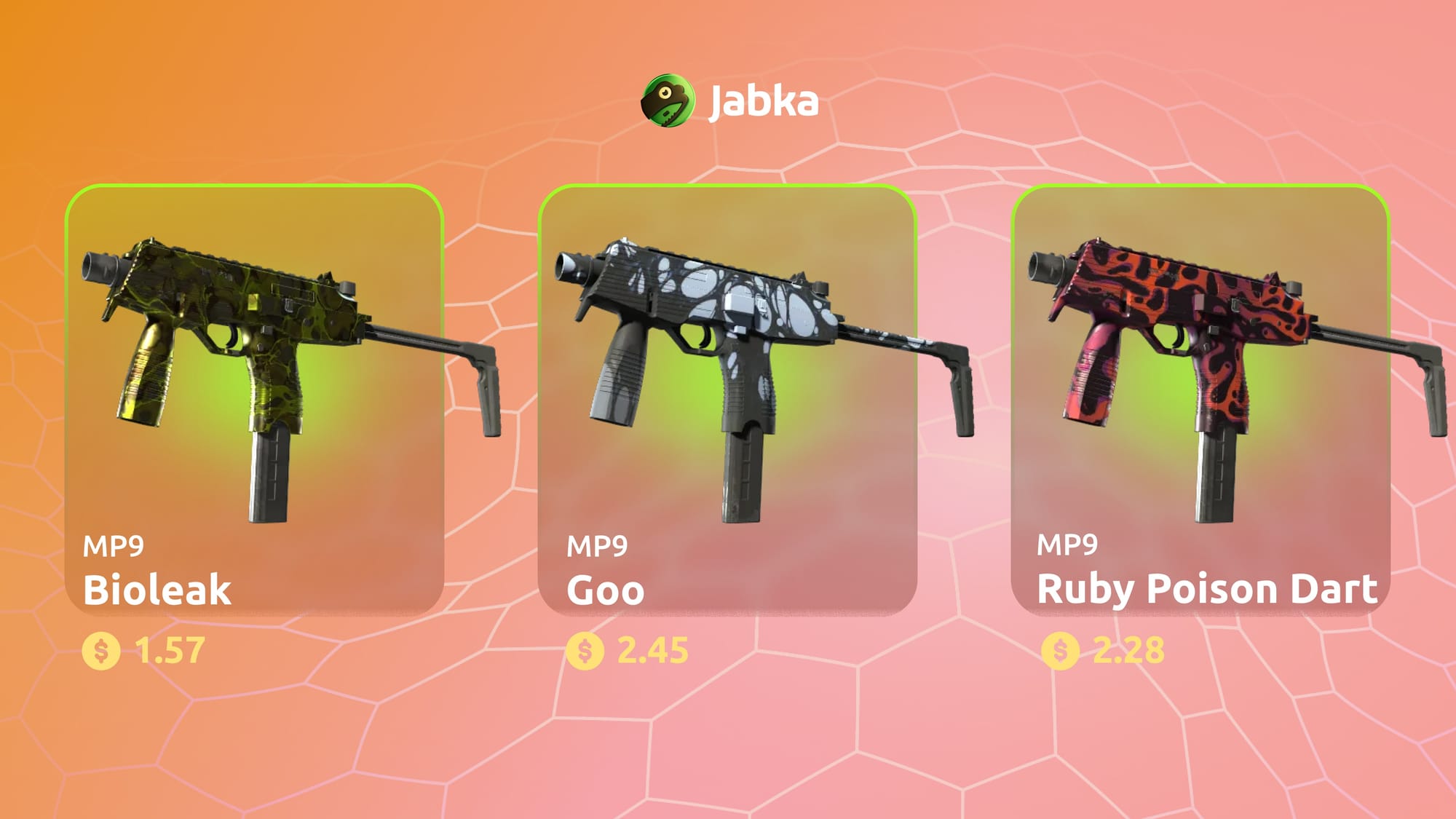
Task: Choose the MP9 Goo skin card
Action: 727,400
